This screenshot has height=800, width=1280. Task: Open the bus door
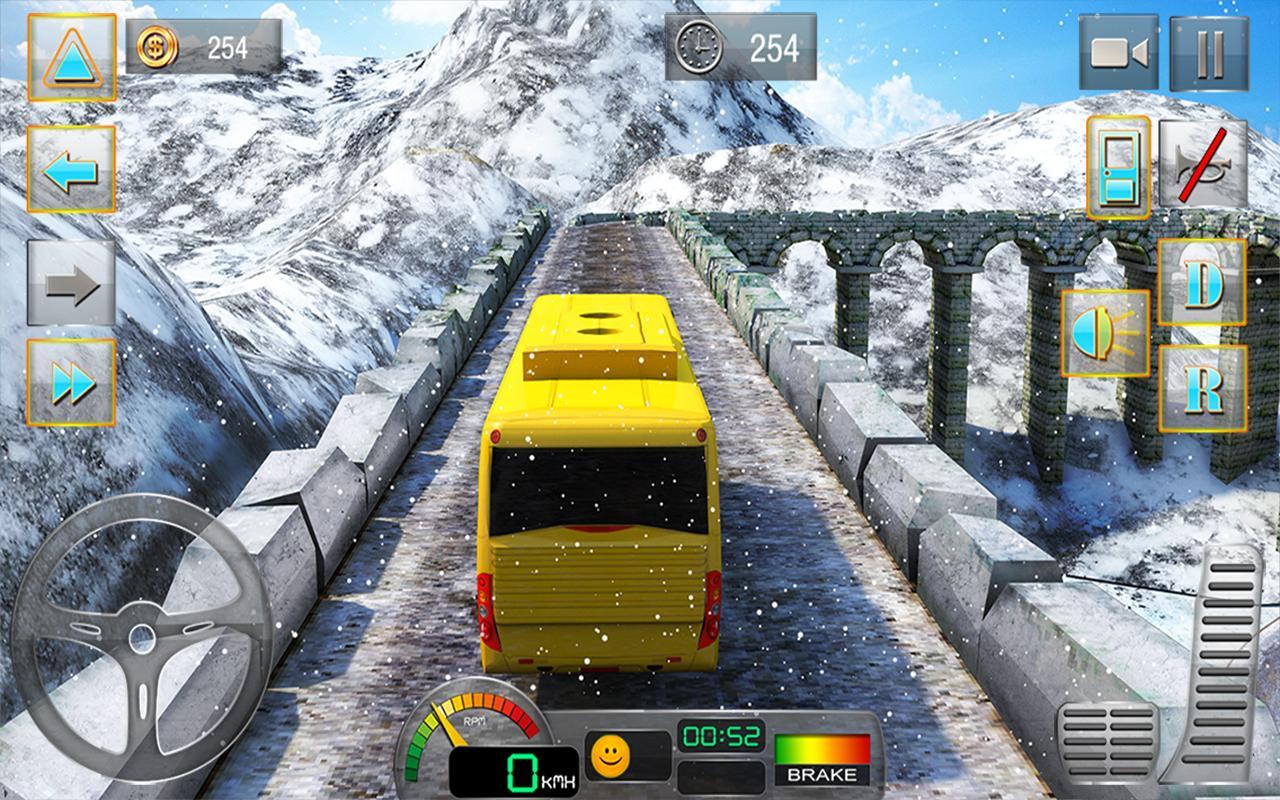pos(1118,166)
